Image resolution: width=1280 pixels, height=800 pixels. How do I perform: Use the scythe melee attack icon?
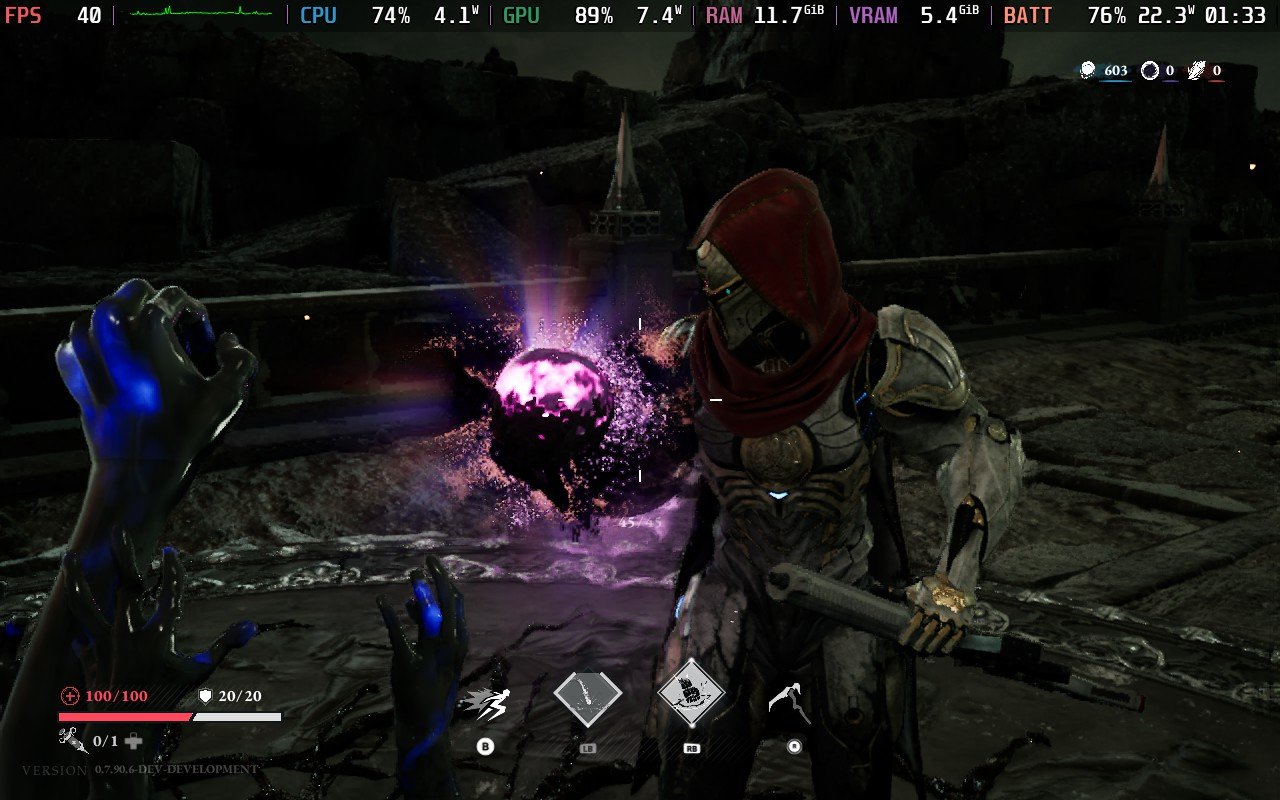tap(787, 702)
